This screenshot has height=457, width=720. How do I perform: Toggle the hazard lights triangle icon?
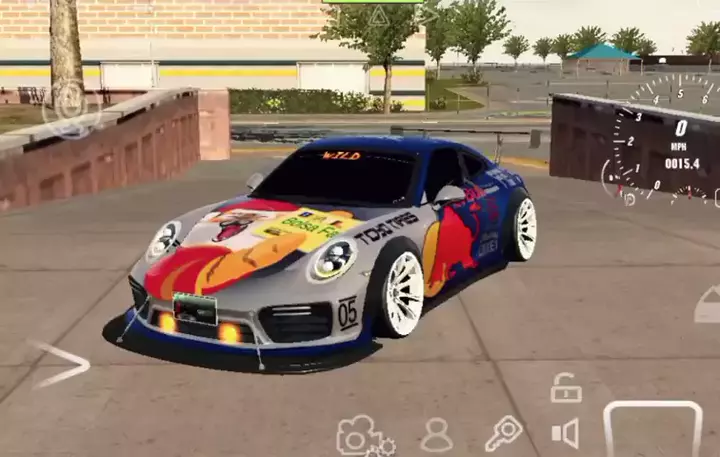[378, 16]
